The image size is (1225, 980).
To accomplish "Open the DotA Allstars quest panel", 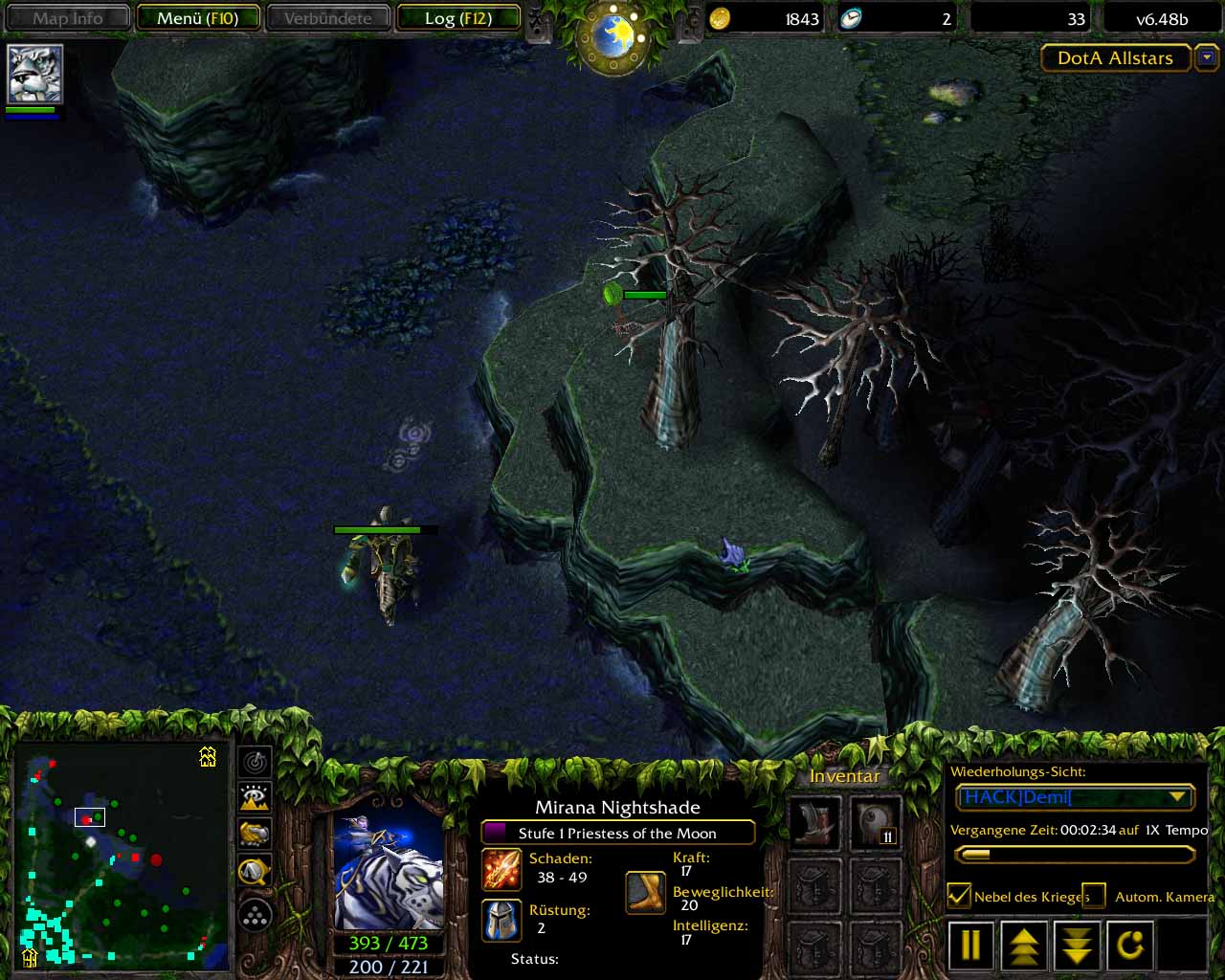I will 1115,58.
